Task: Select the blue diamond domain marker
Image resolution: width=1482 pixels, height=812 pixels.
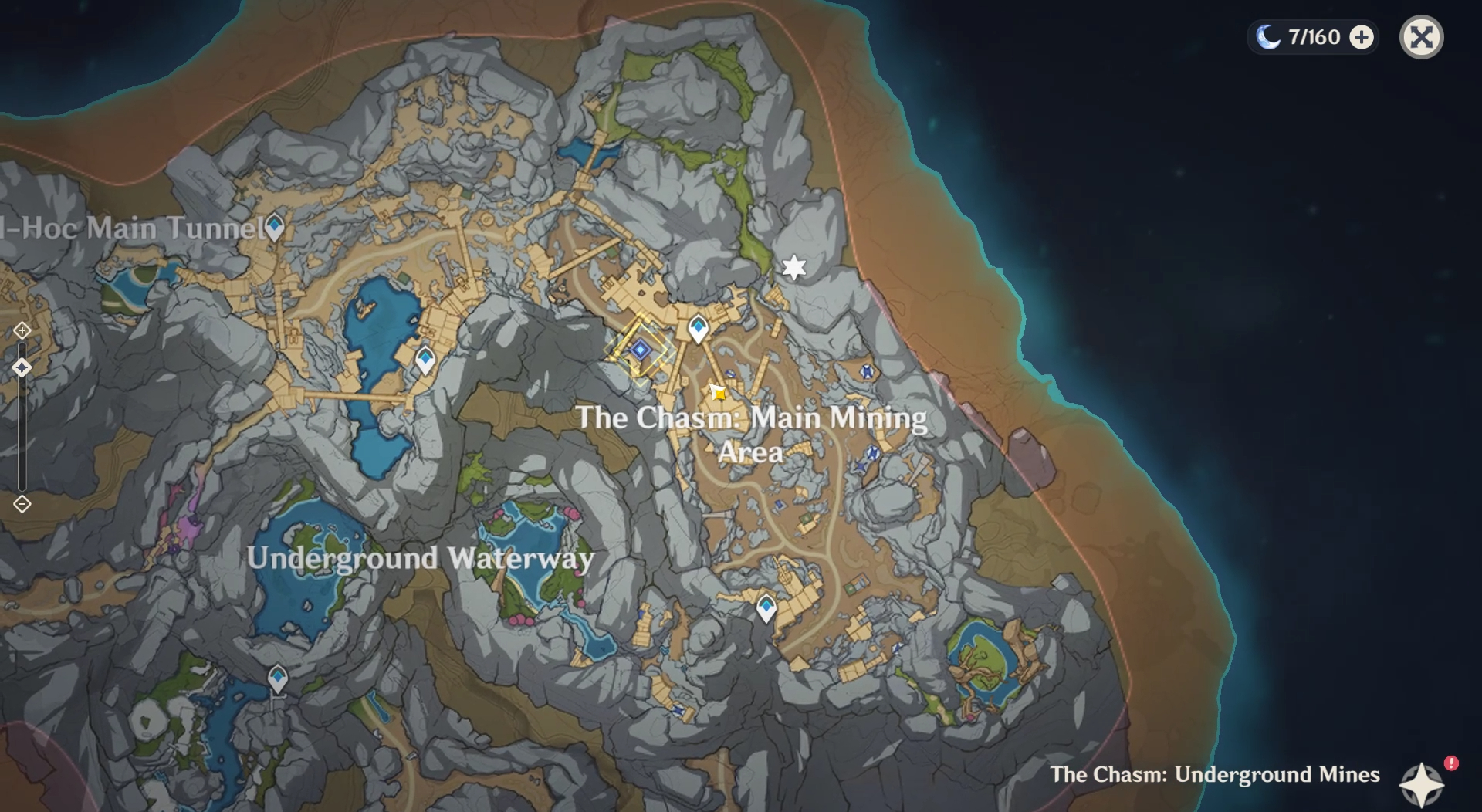Action: click(640, 350)
